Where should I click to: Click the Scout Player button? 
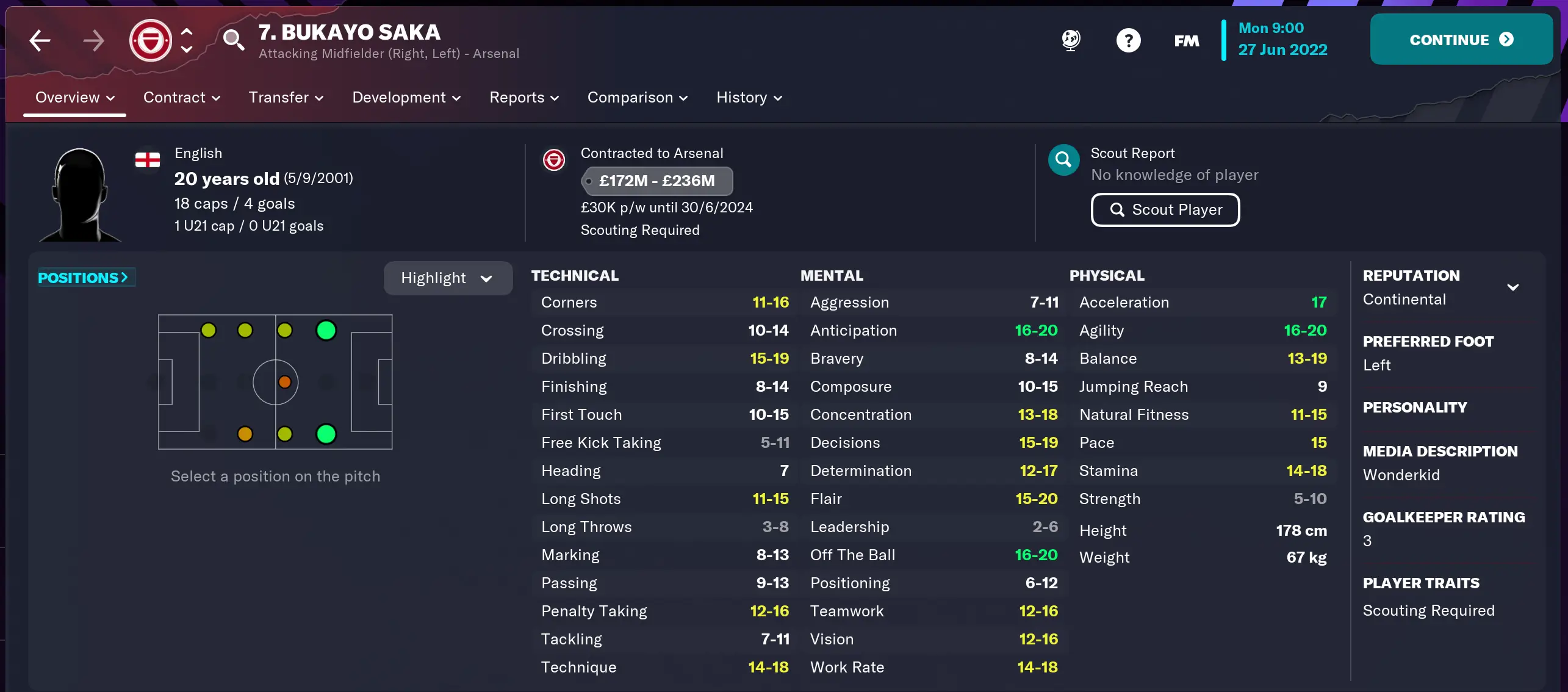[x=1165, y=209]
